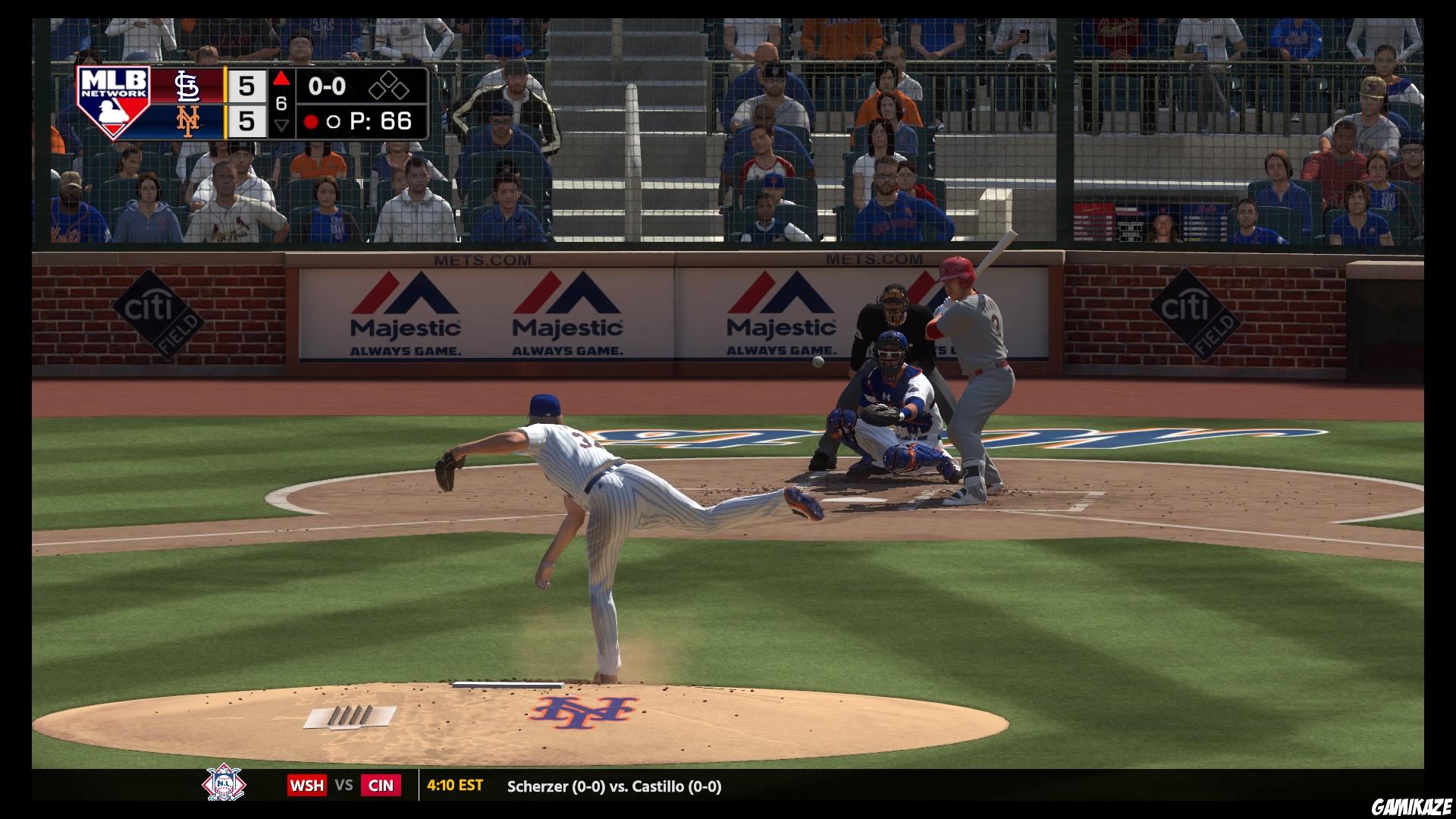Expand the baserunner diamonds display
Screen dimensions: 1456x819
point(388,86)
